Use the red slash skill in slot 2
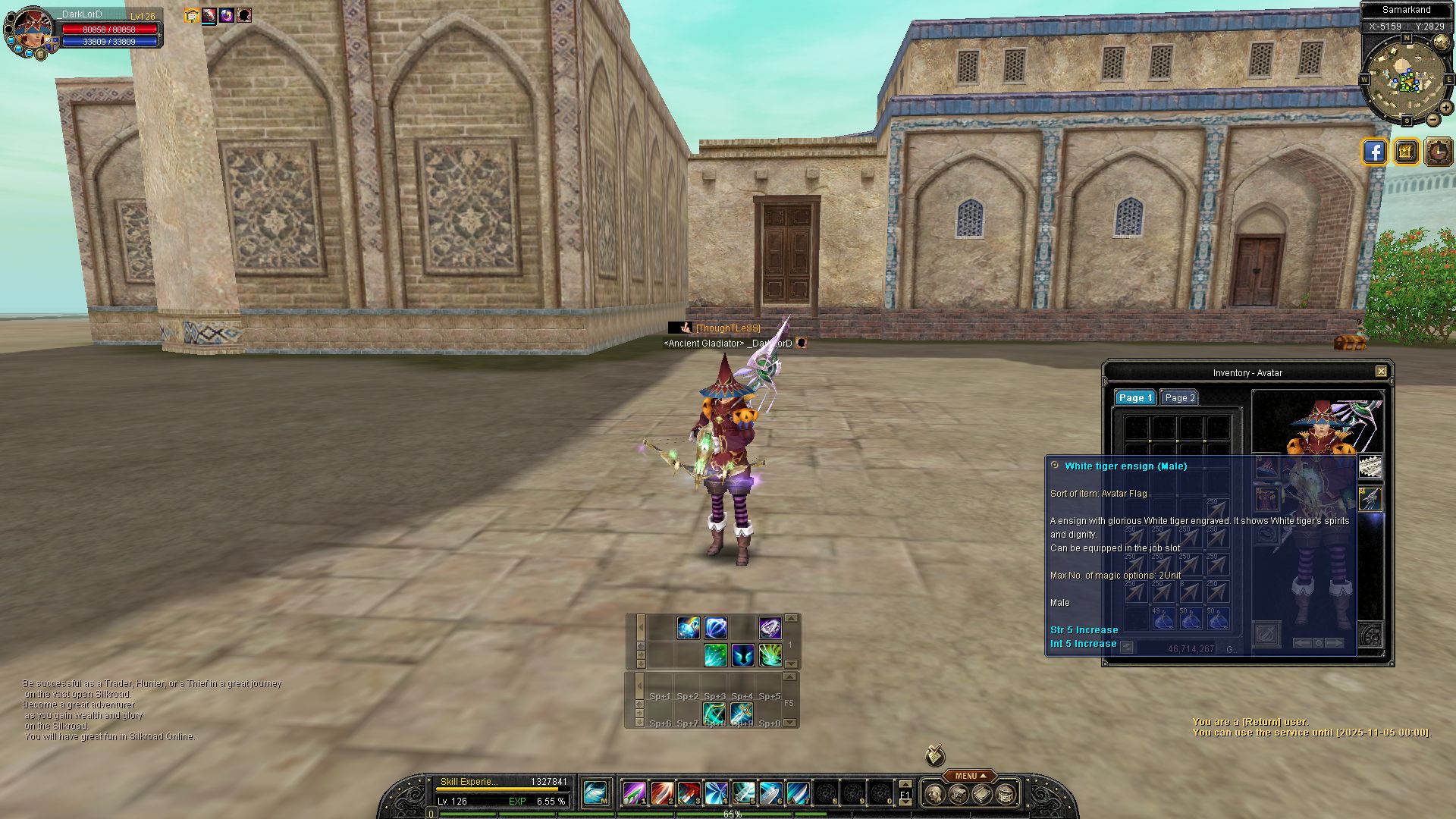Image resolution: width=1456 pixels, height=819 pixels. tap(661, 793)
